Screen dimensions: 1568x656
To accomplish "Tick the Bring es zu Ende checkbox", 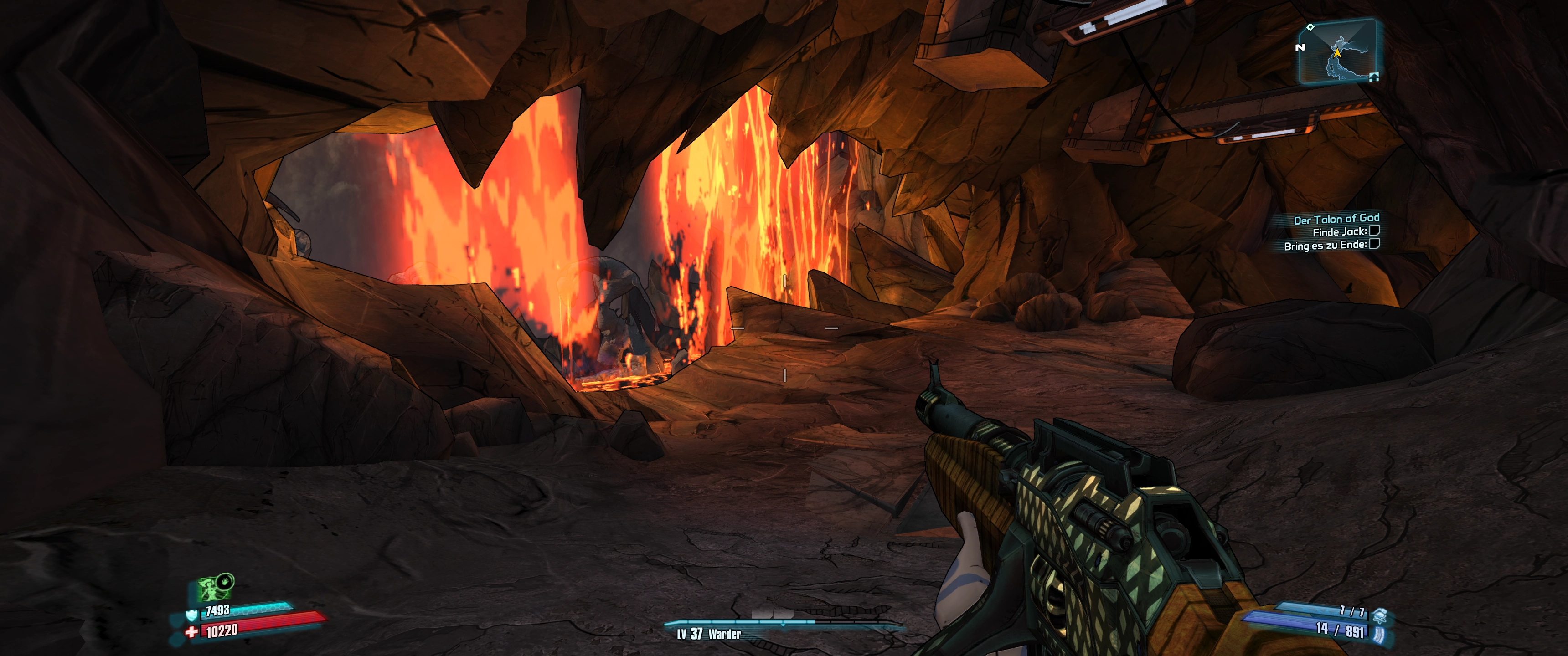I will point(1374,244).
